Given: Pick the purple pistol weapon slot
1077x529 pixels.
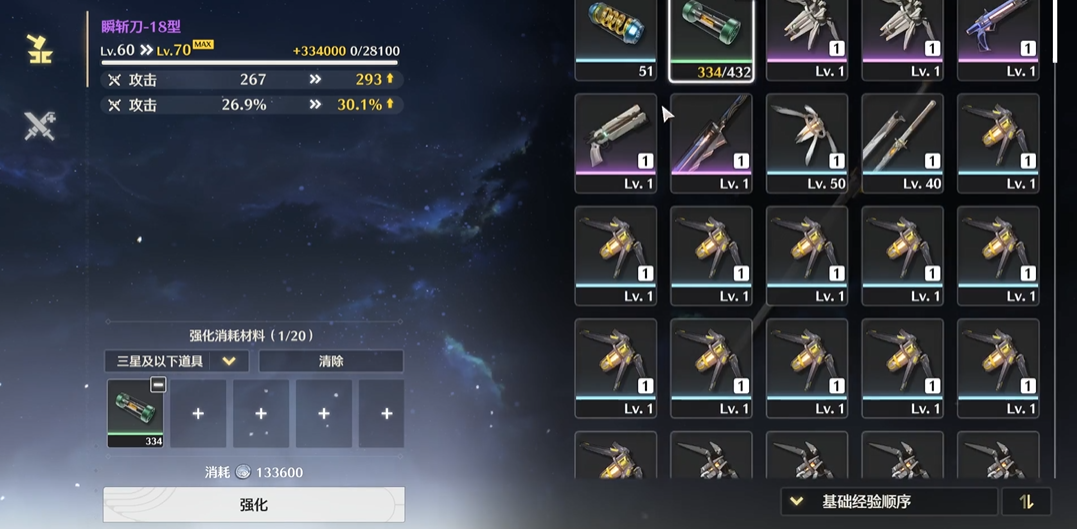Looking at the screenshot, I should pyautogui.click(x=615, y=143).
